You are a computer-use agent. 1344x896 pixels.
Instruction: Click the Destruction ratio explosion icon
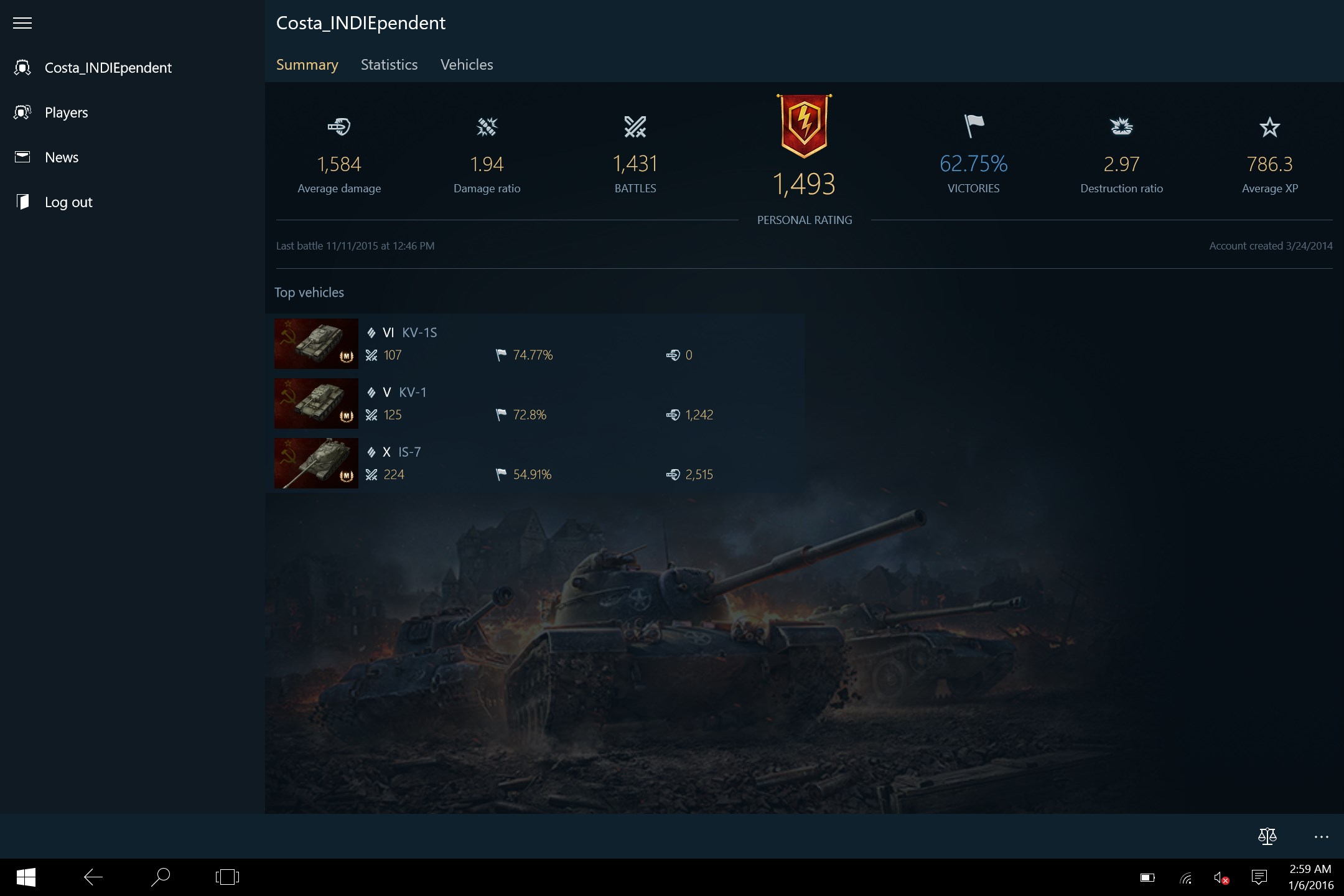click(x=1121, y=128)
